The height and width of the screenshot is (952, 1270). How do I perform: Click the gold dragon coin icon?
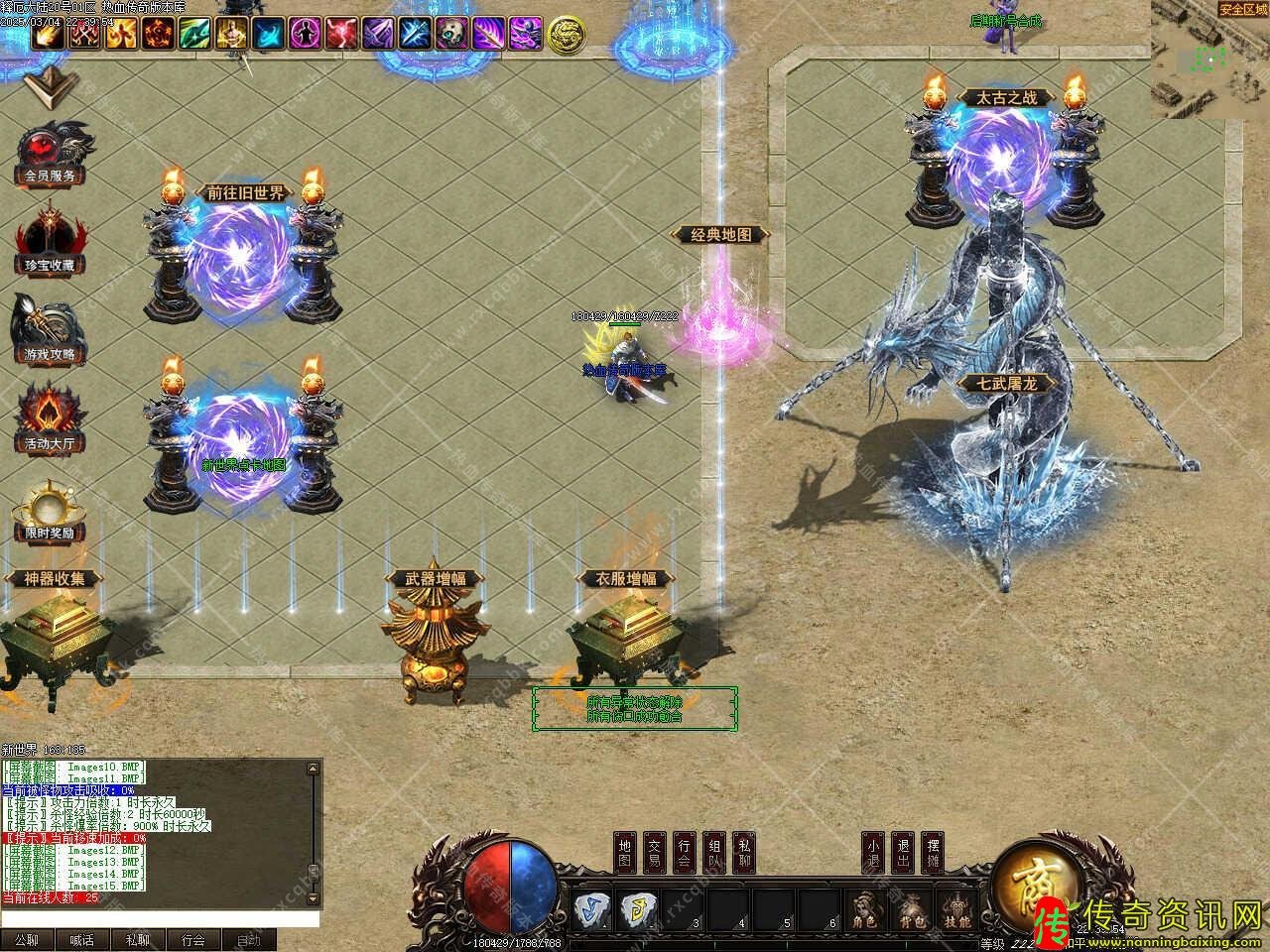tap(566, 35)
